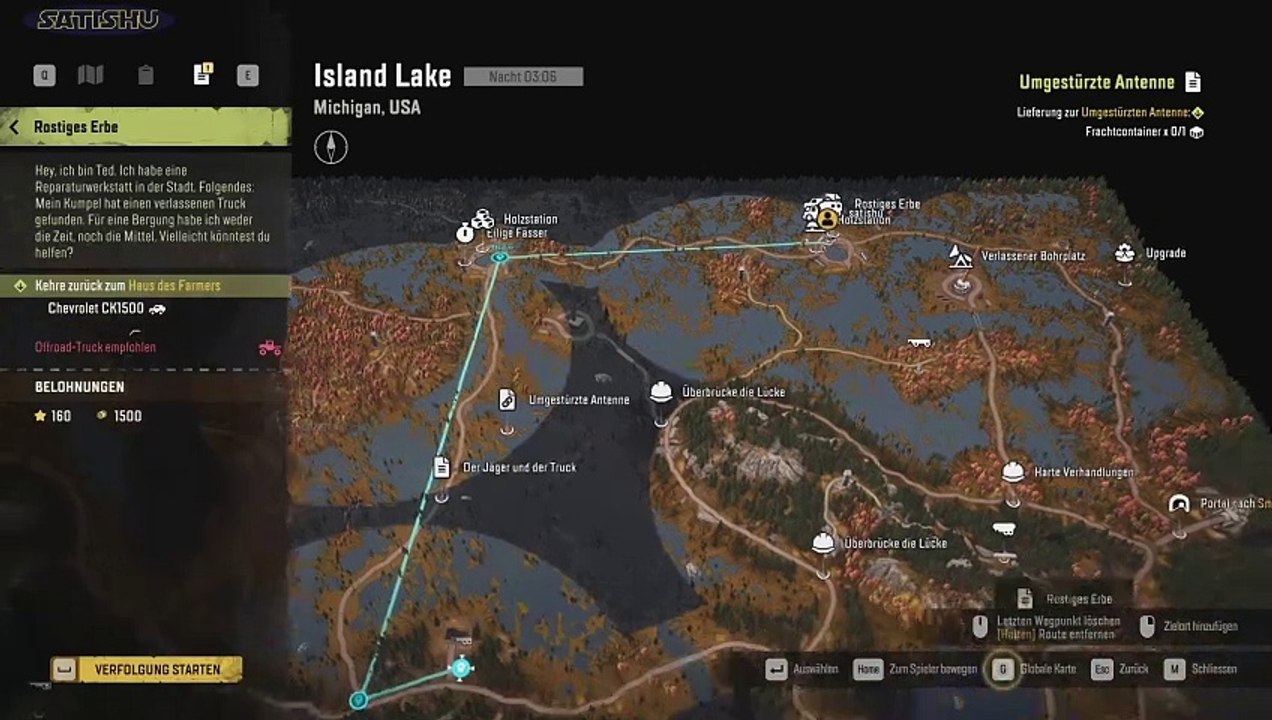Switch to the map tab icon
This screenshot has height=720, width=1272.
[91, 75]
